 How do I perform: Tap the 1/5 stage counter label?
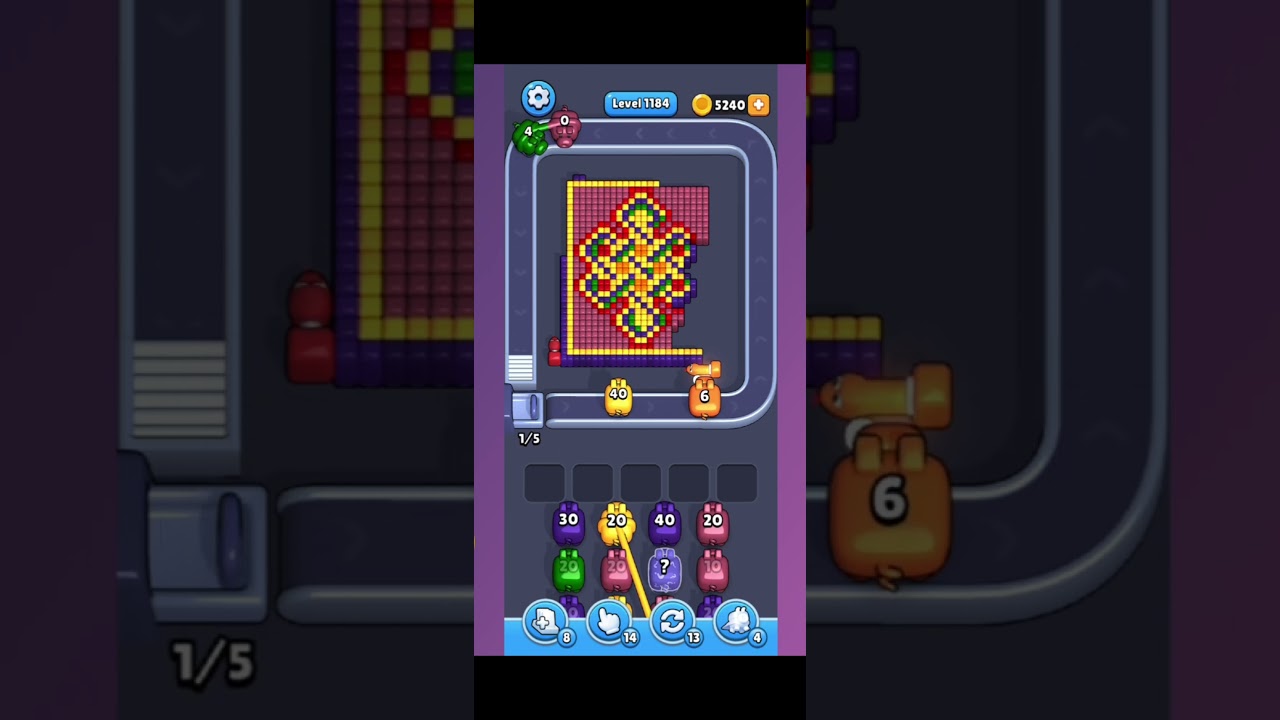[531, 438]
